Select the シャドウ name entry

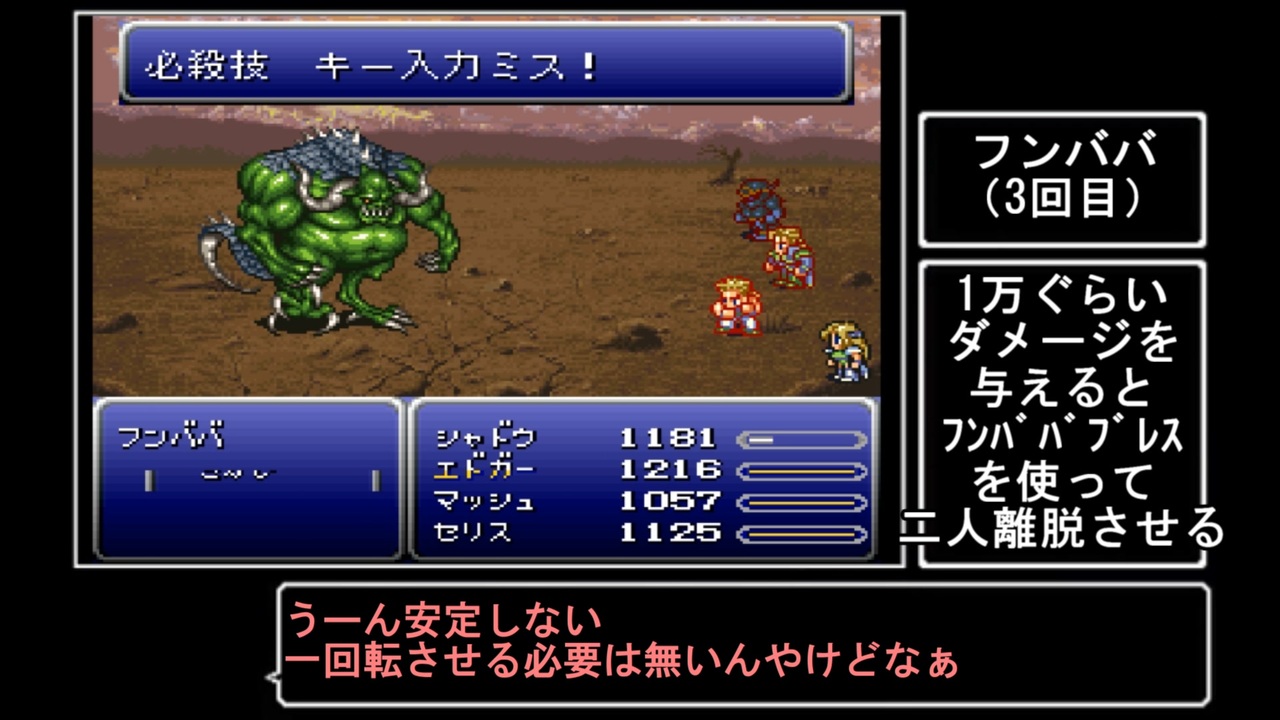(x=487, y=437)
